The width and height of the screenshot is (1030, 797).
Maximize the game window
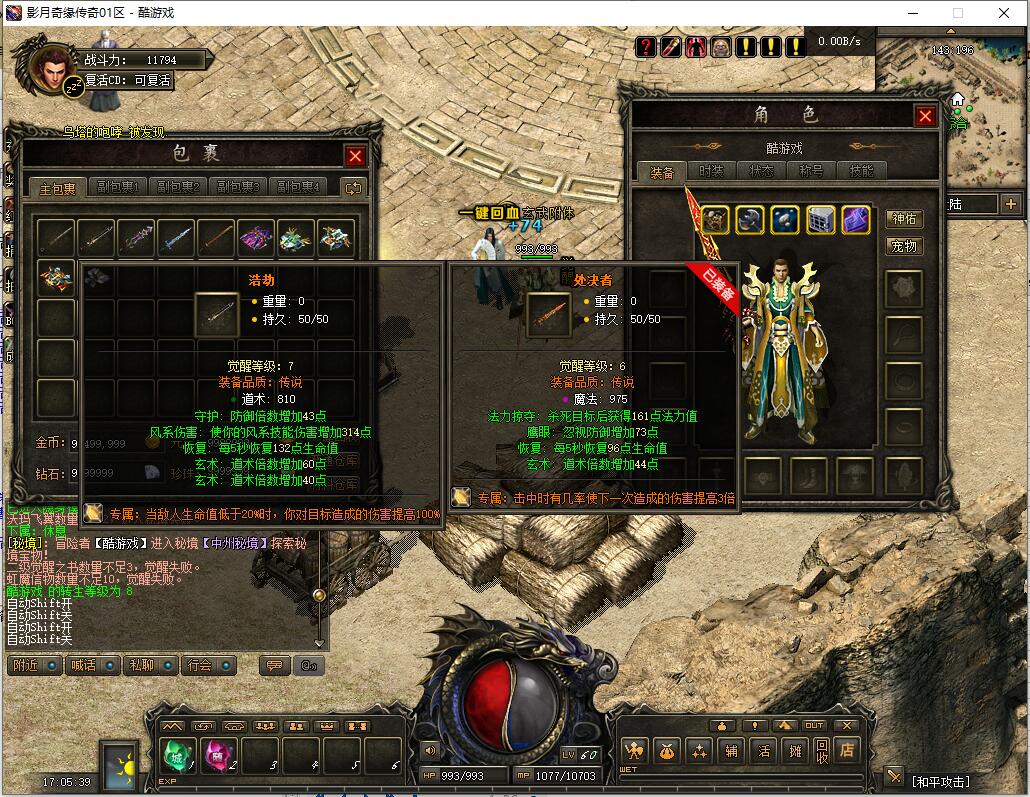pos(957,13)
